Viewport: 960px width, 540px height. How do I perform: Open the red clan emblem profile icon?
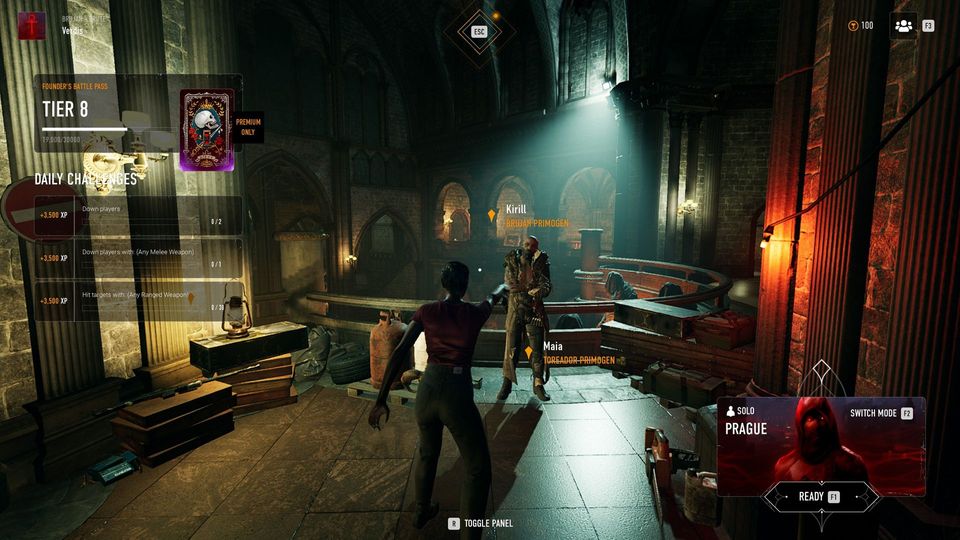coord(32,25)
